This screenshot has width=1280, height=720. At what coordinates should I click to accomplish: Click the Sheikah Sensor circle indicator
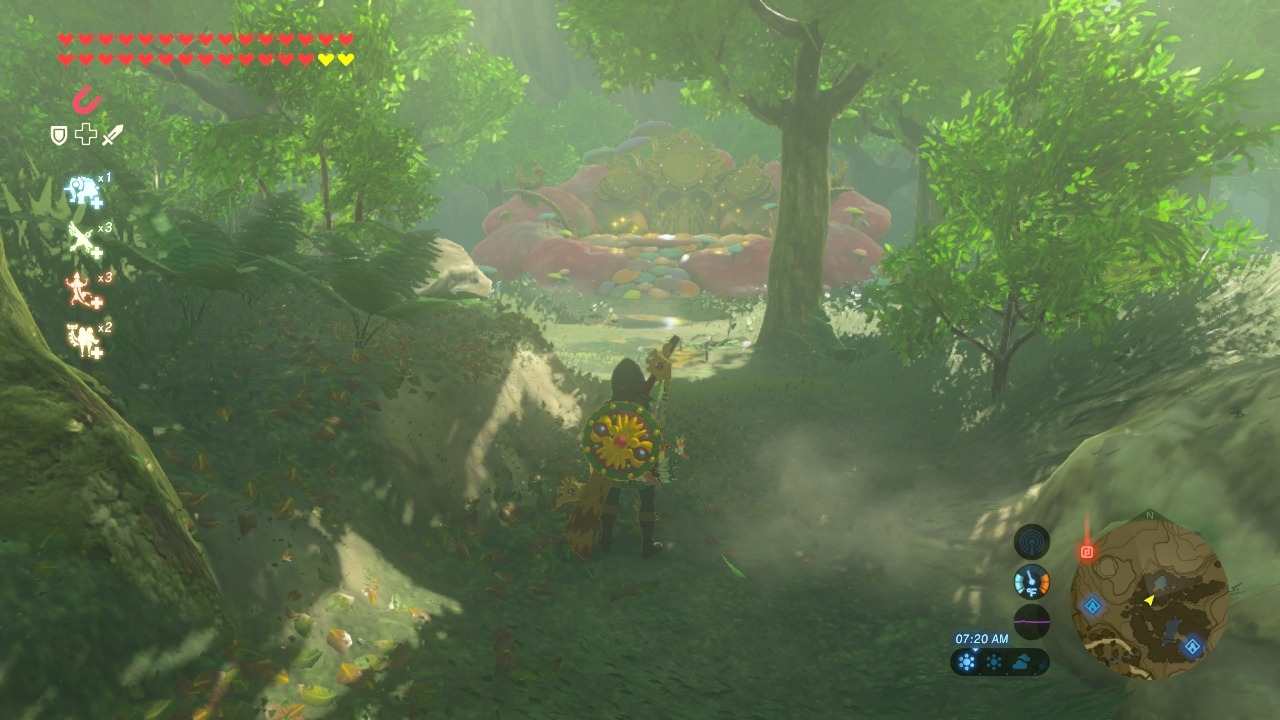[x=1030, y=543]
